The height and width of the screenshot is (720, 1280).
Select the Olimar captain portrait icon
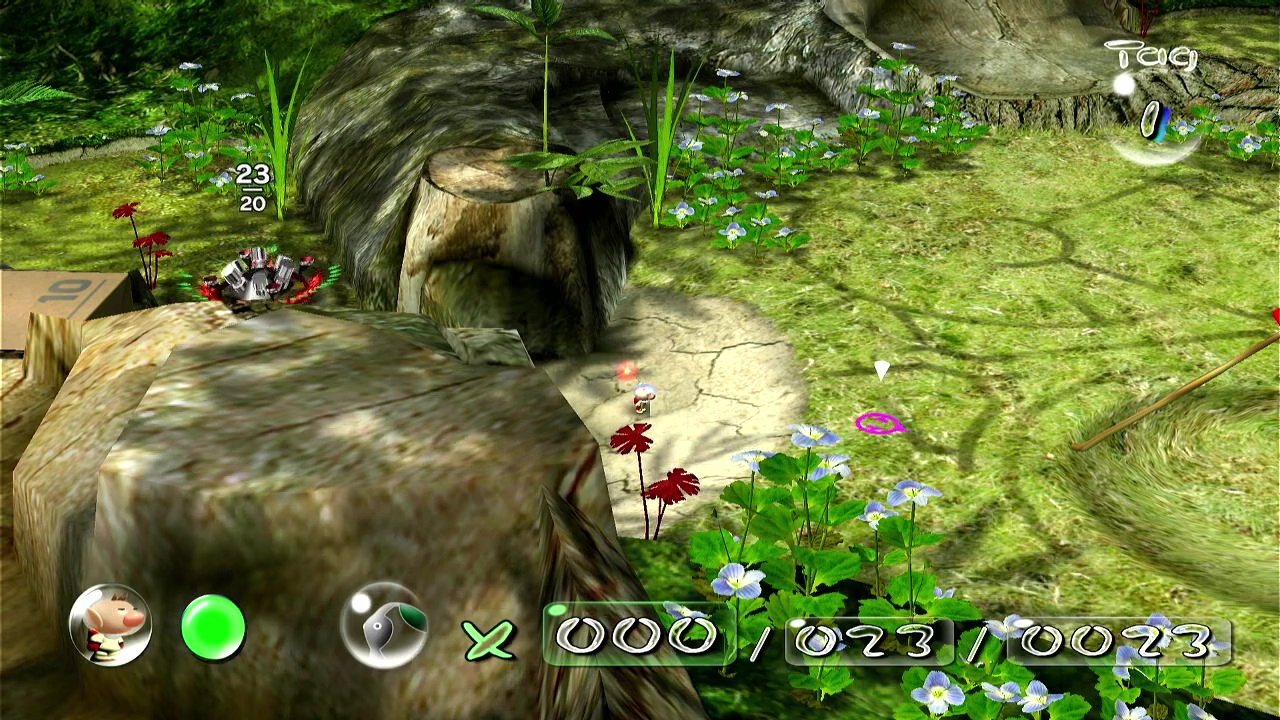[110, 625]
